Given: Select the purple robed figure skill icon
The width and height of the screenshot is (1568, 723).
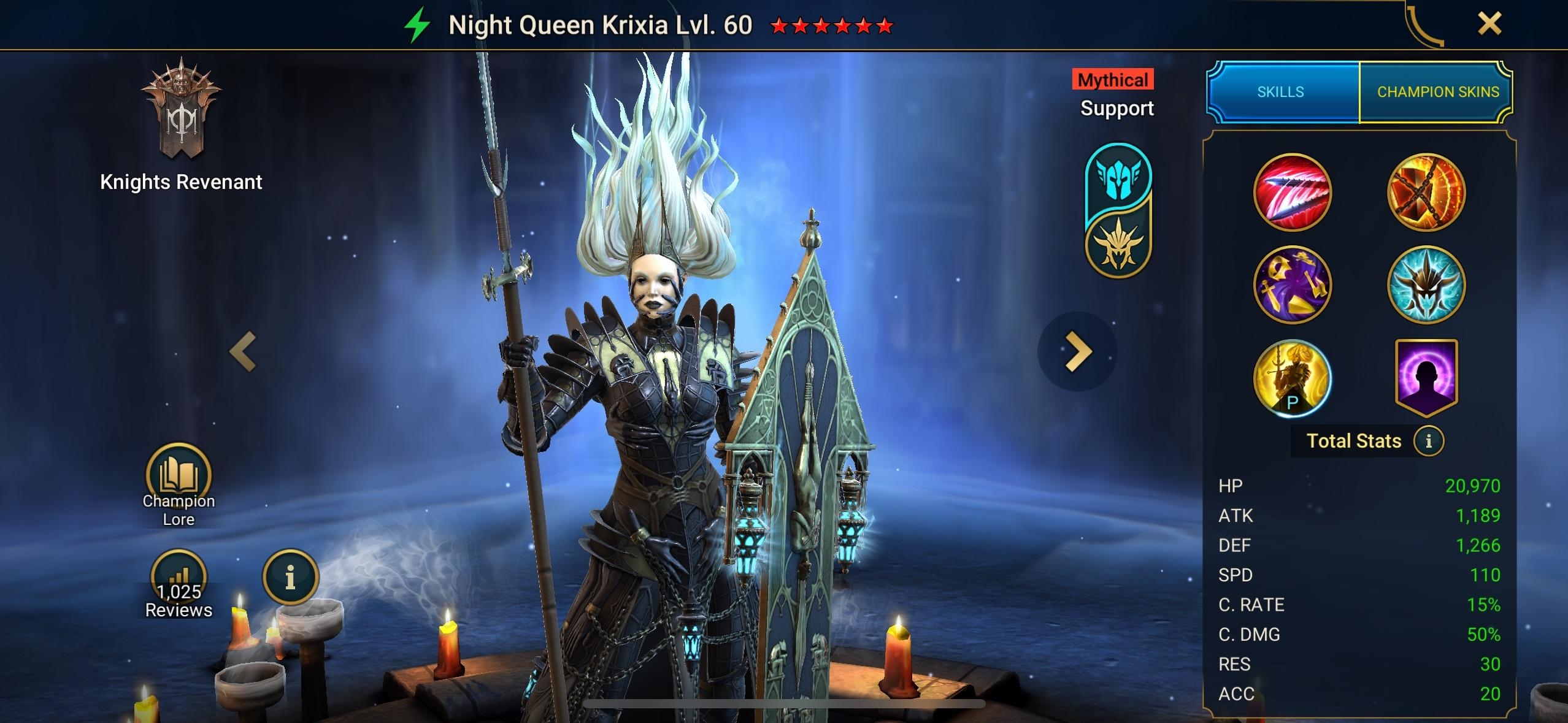Looking at the screenshot, I should (x=1292, y=285).
